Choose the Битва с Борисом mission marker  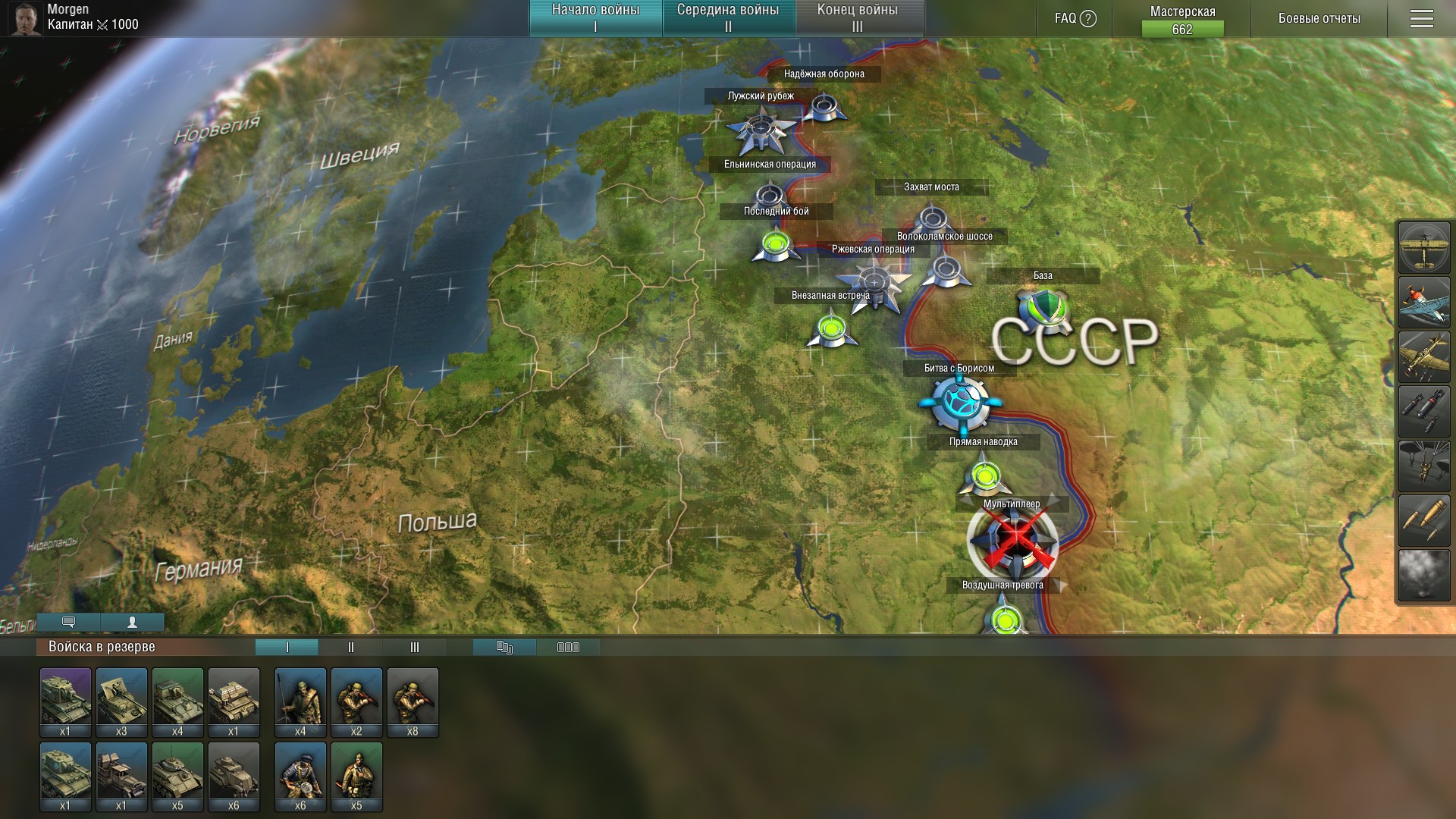click(960, 402)
